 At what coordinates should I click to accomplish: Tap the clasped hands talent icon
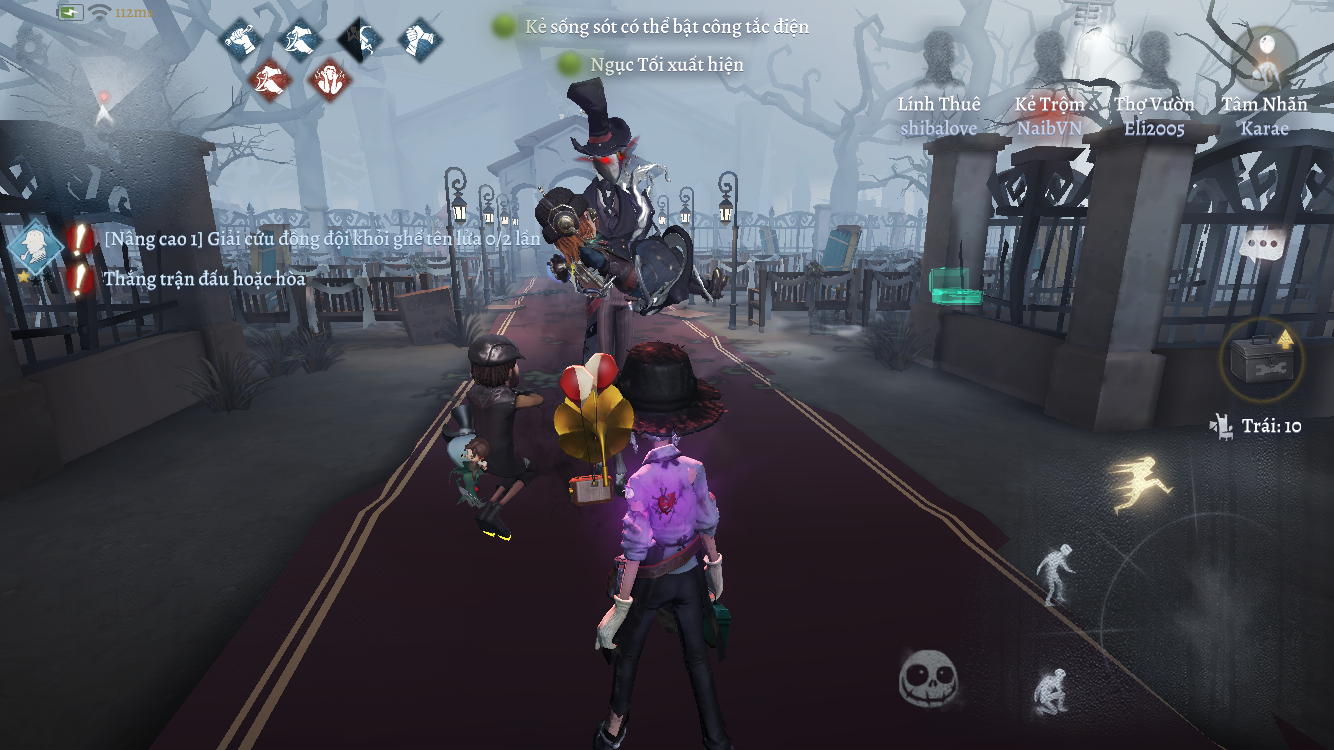(x=420, y=39)
